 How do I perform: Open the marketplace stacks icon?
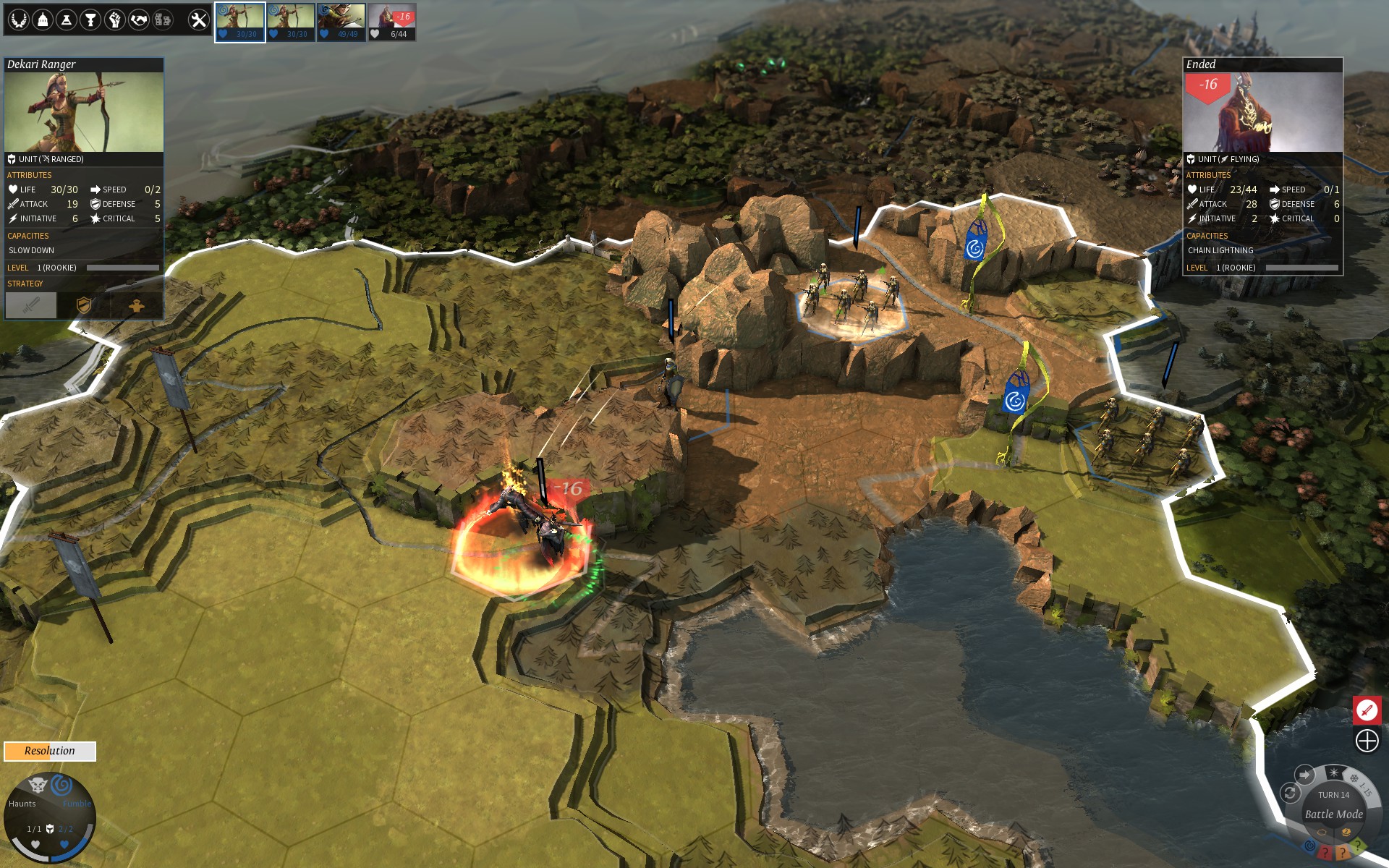163,20
